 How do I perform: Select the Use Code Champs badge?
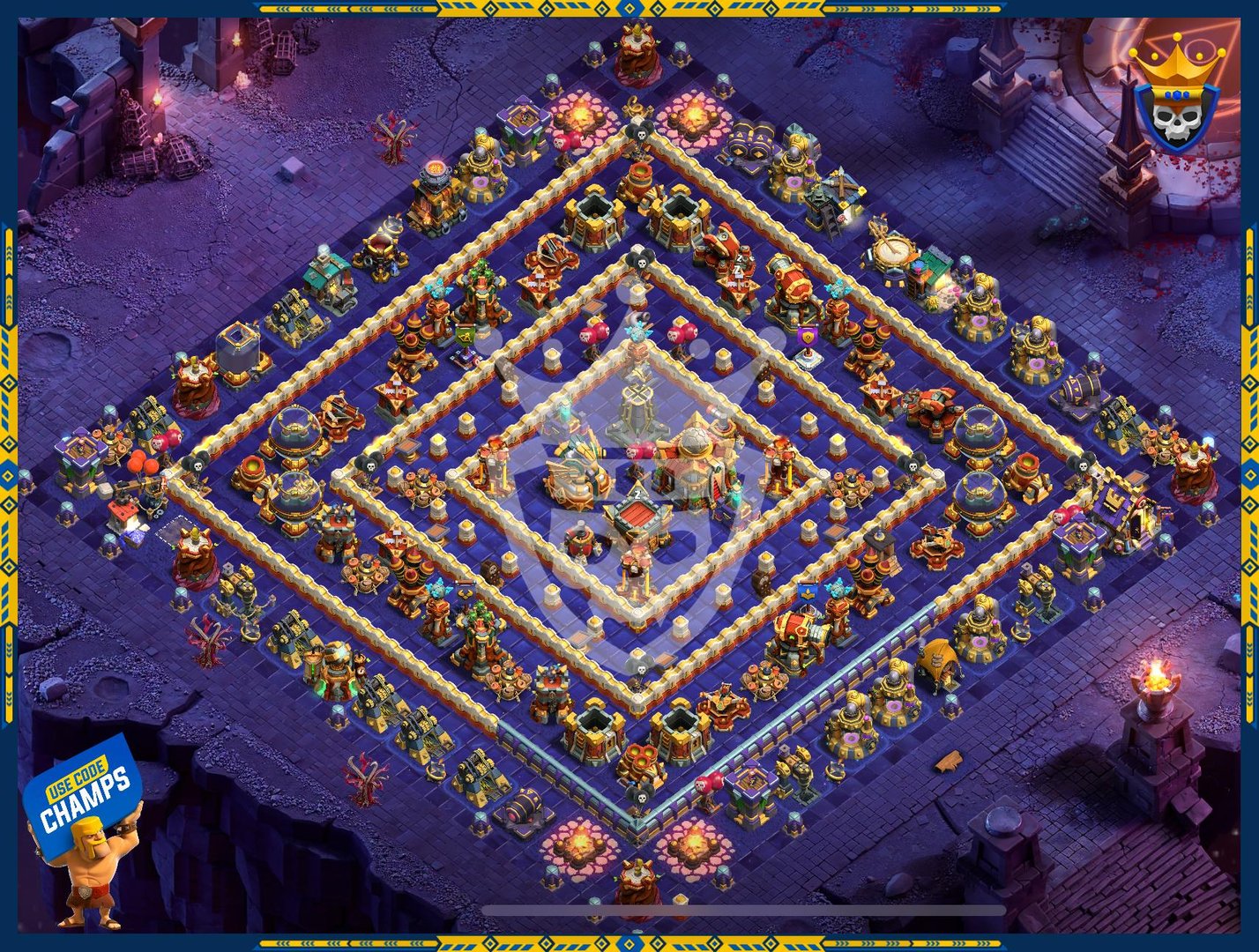click(83, 796)
